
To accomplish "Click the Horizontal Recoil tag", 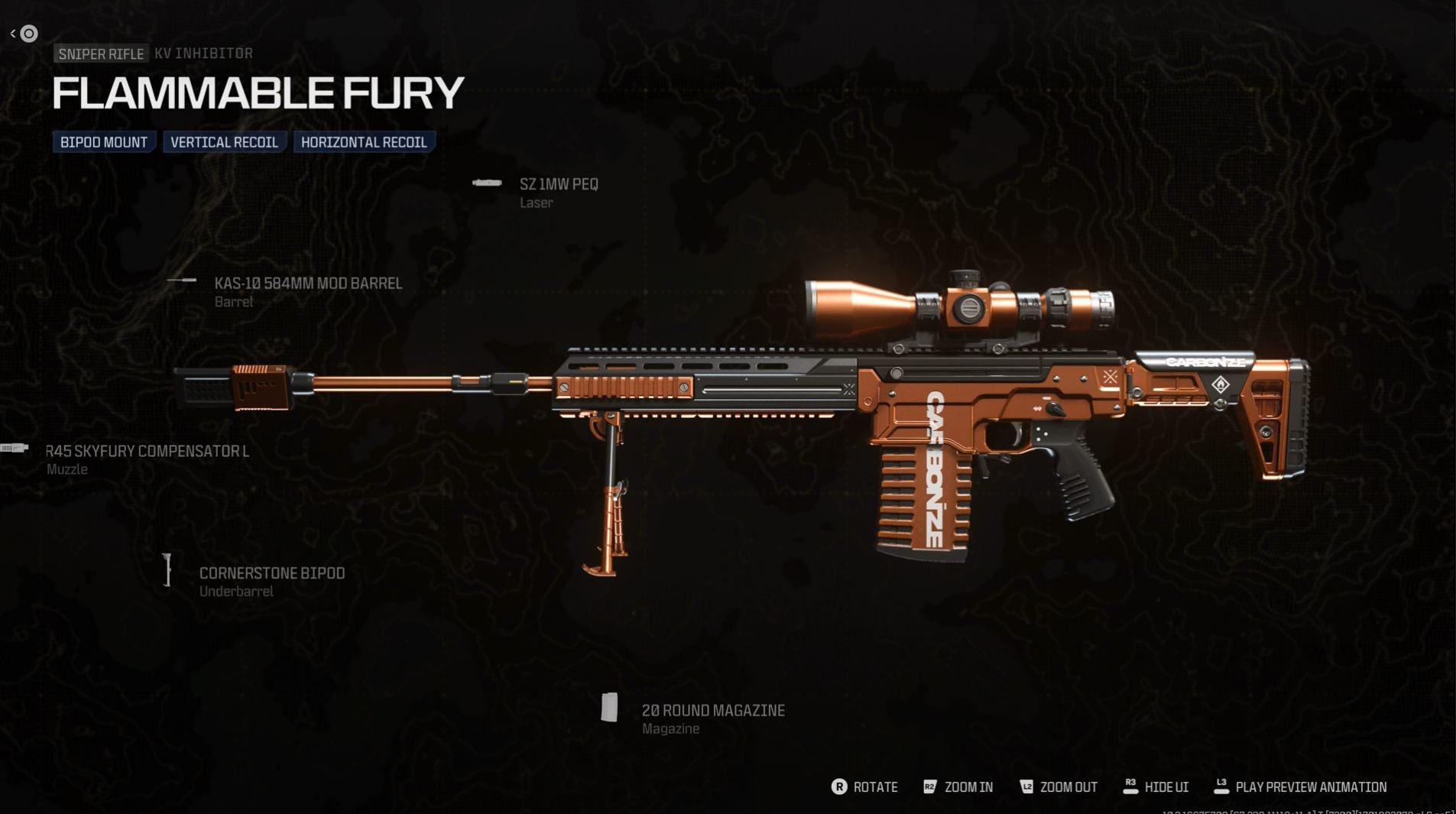I will [364, 142].
